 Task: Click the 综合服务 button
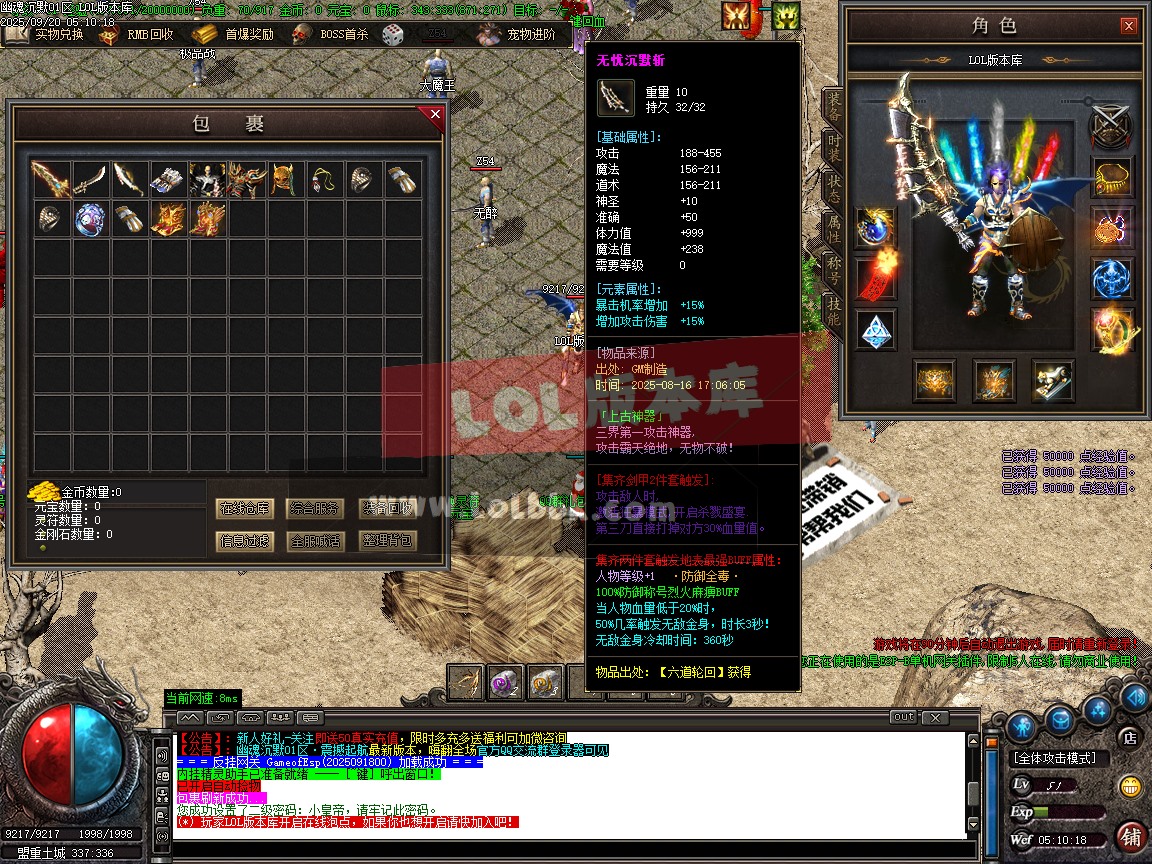click(314, 508)
